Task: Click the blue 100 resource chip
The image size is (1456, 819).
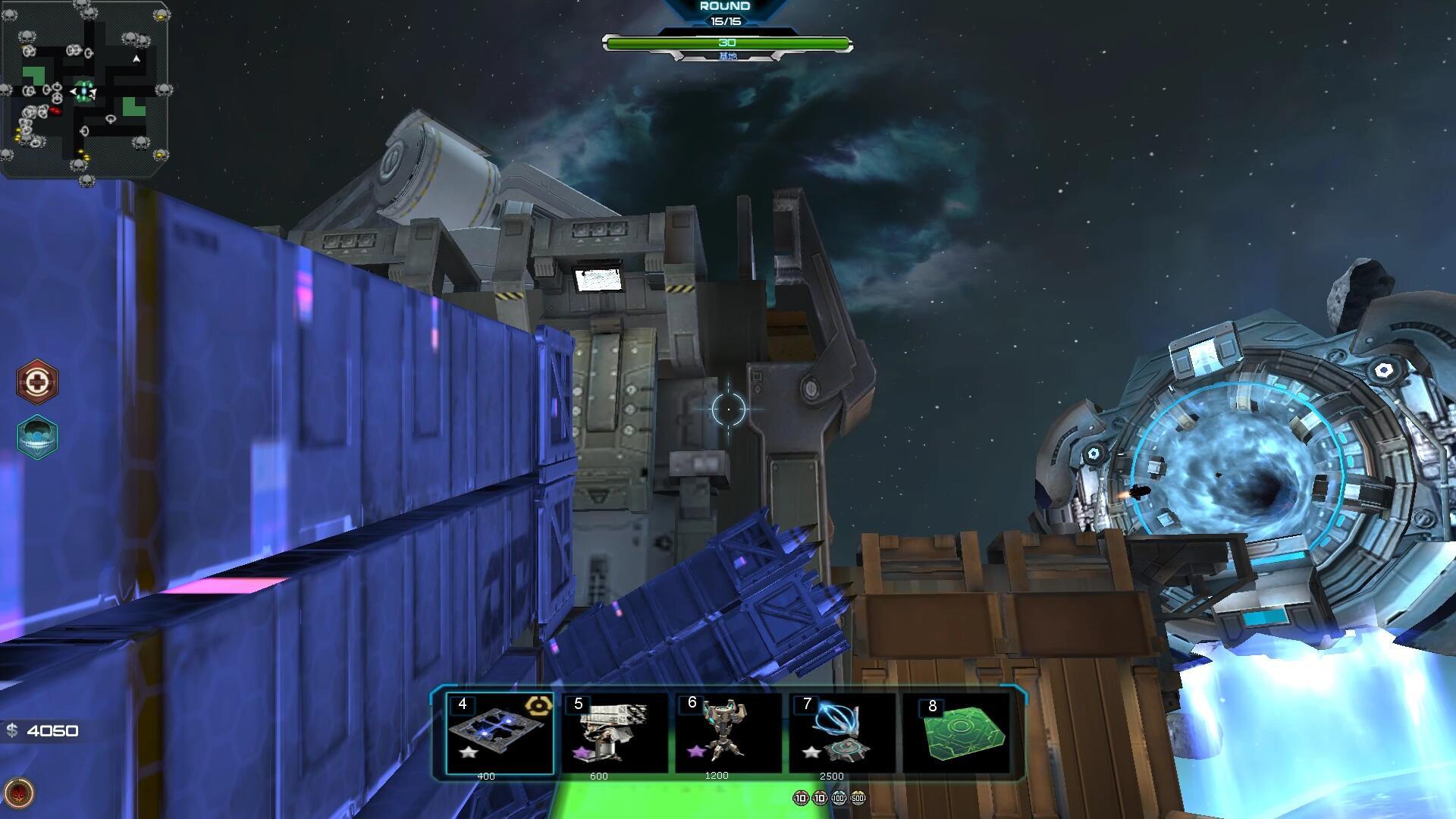Action: pos(839,798)
